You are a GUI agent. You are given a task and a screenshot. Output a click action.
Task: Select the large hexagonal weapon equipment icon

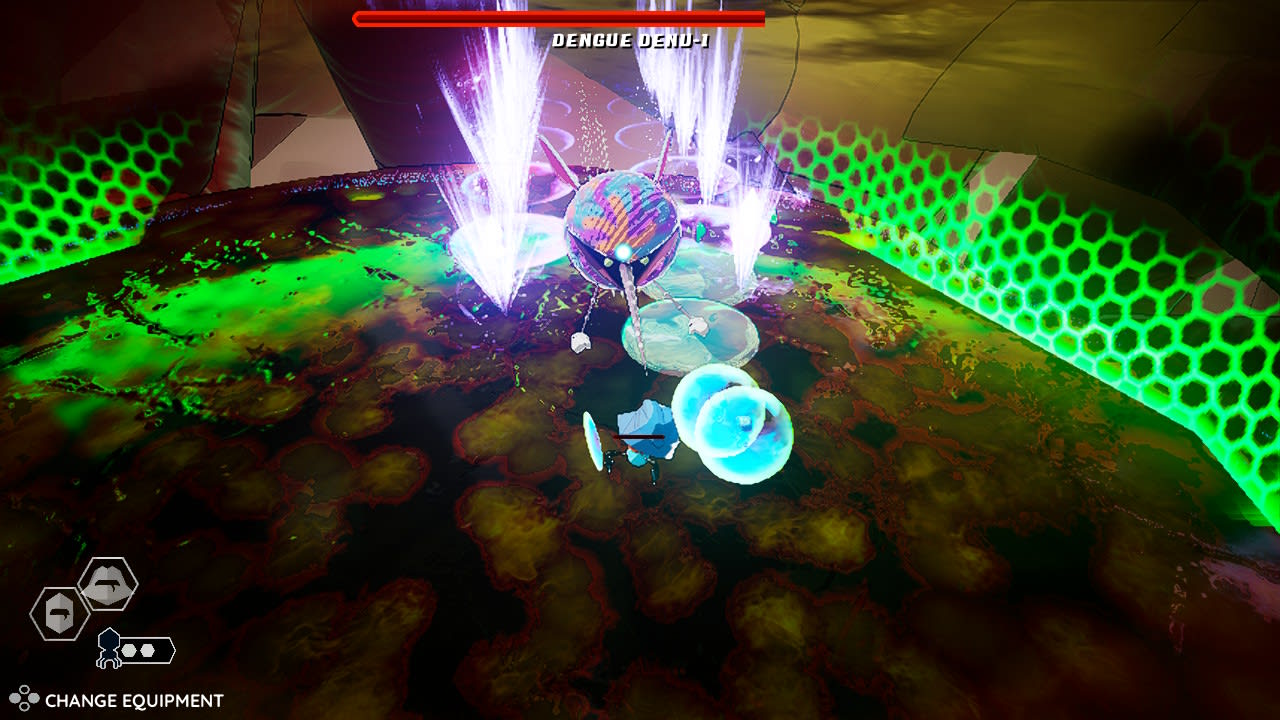pos(107,584)
